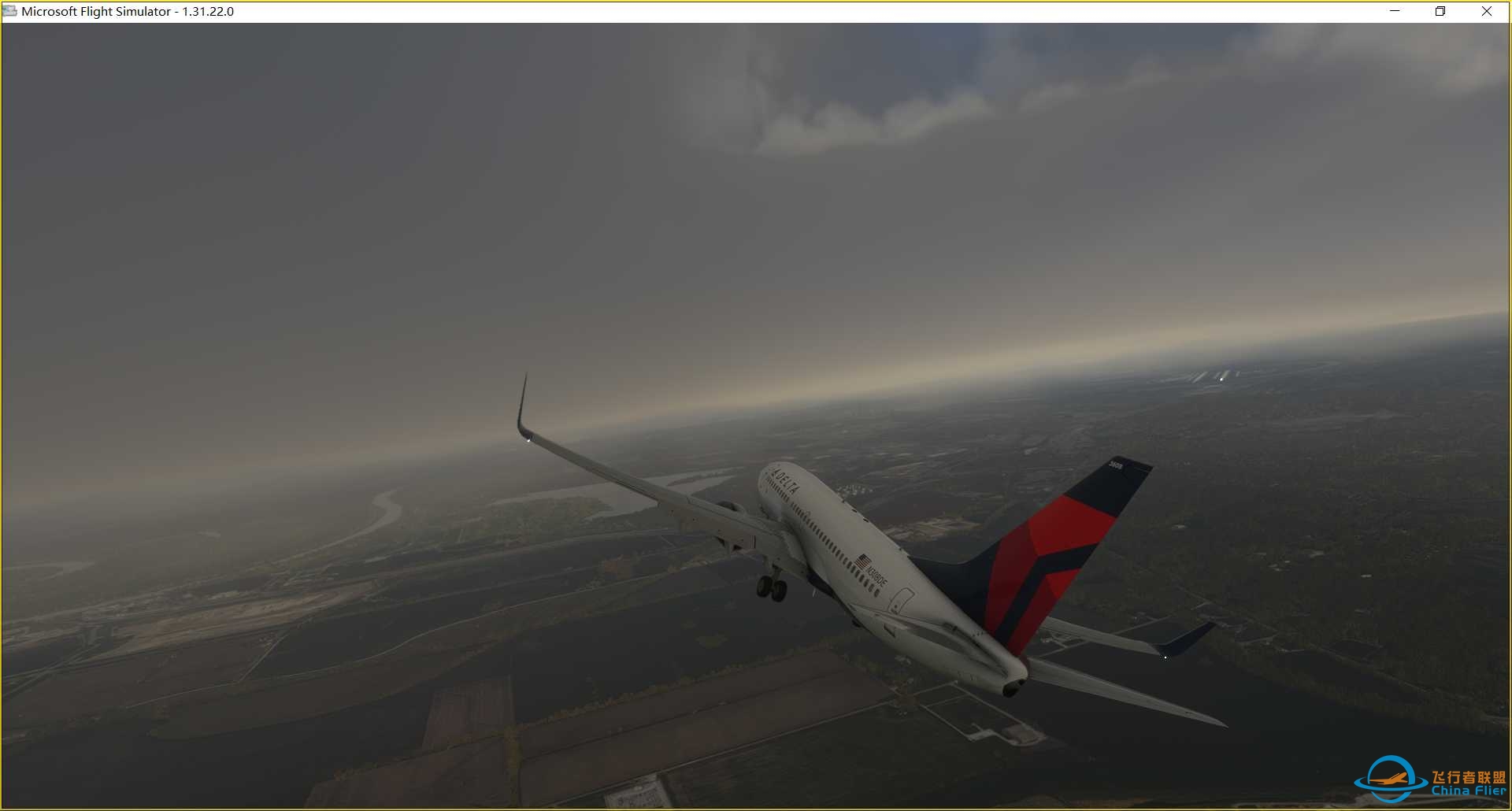Toggle the window to maximized state
Viewport: 1512px width, 811px height.
(1440, 11)
